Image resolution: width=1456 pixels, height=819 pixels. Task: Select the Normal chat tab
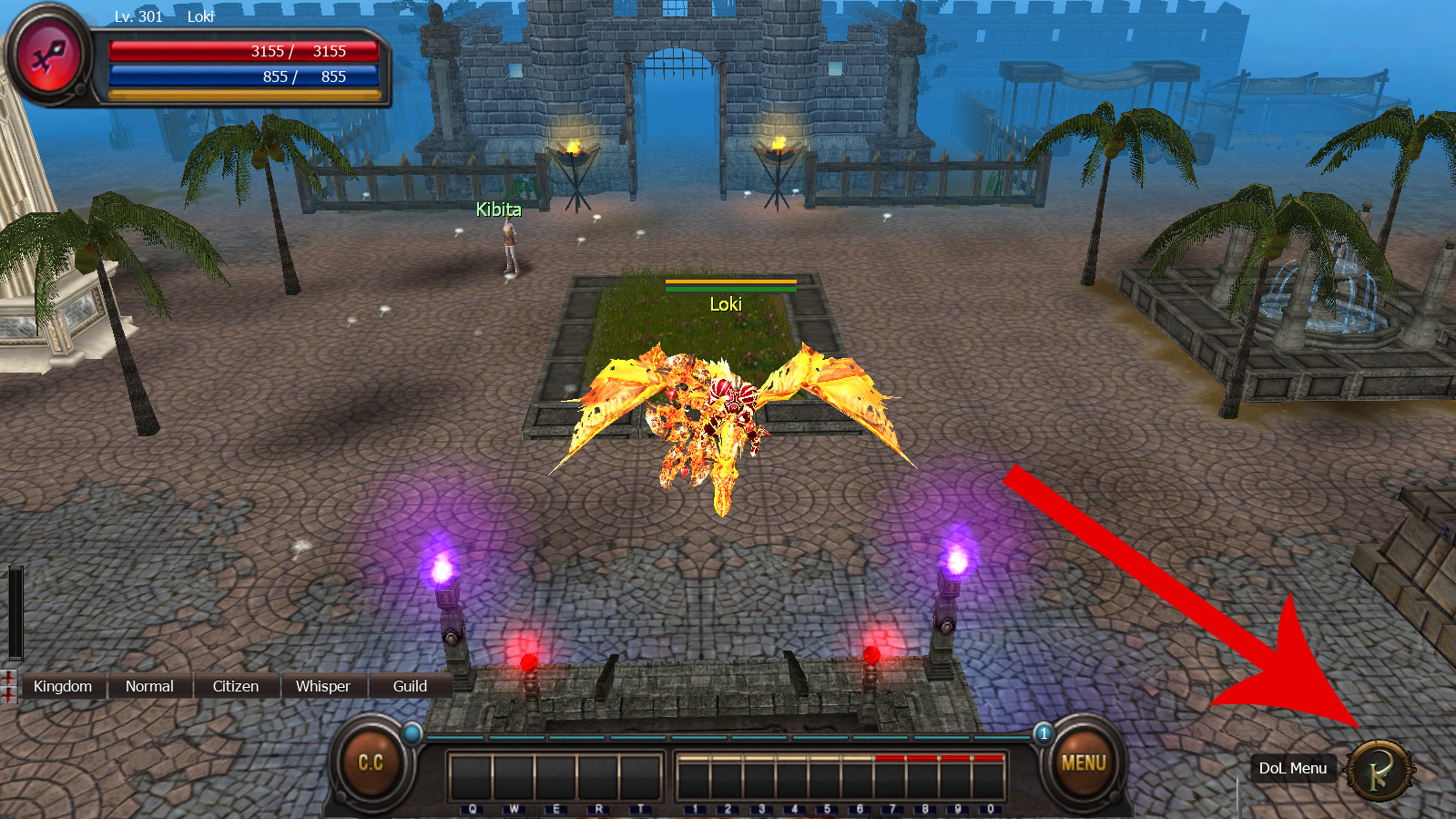149,686
